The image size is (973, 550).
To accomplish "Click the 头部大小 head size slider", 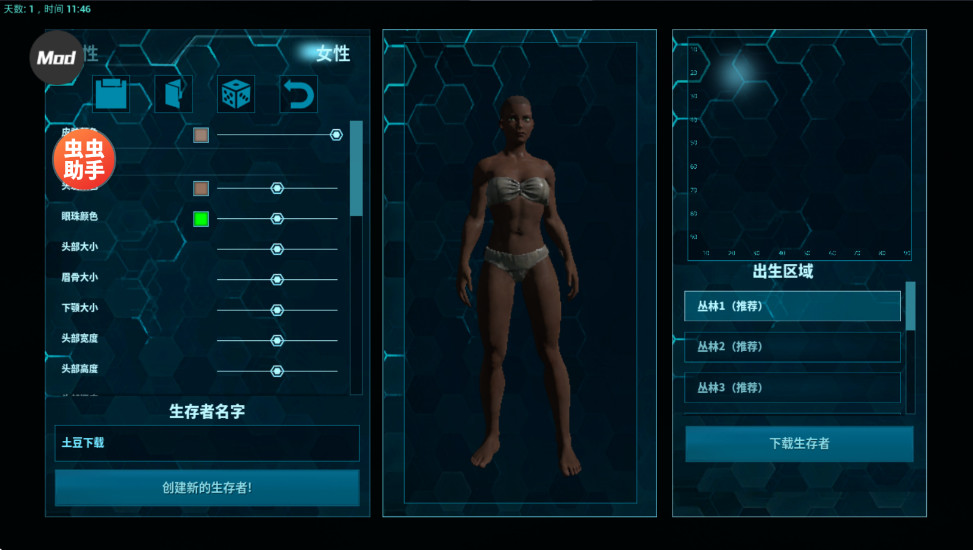I will 277,249.
